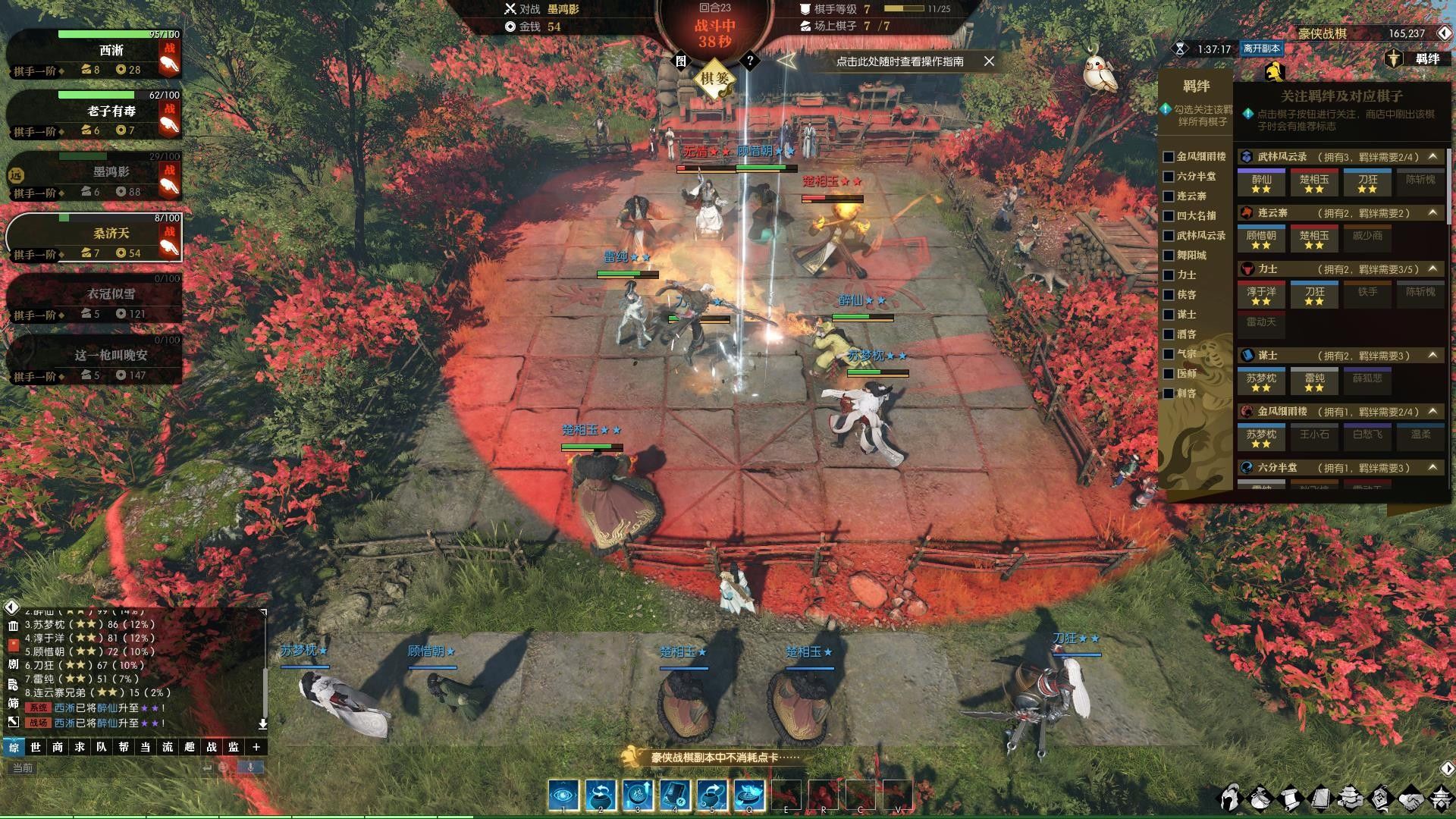Tick the 四大名捕 bond checkbox
1456x819 pixels.
click(1169, 216)
